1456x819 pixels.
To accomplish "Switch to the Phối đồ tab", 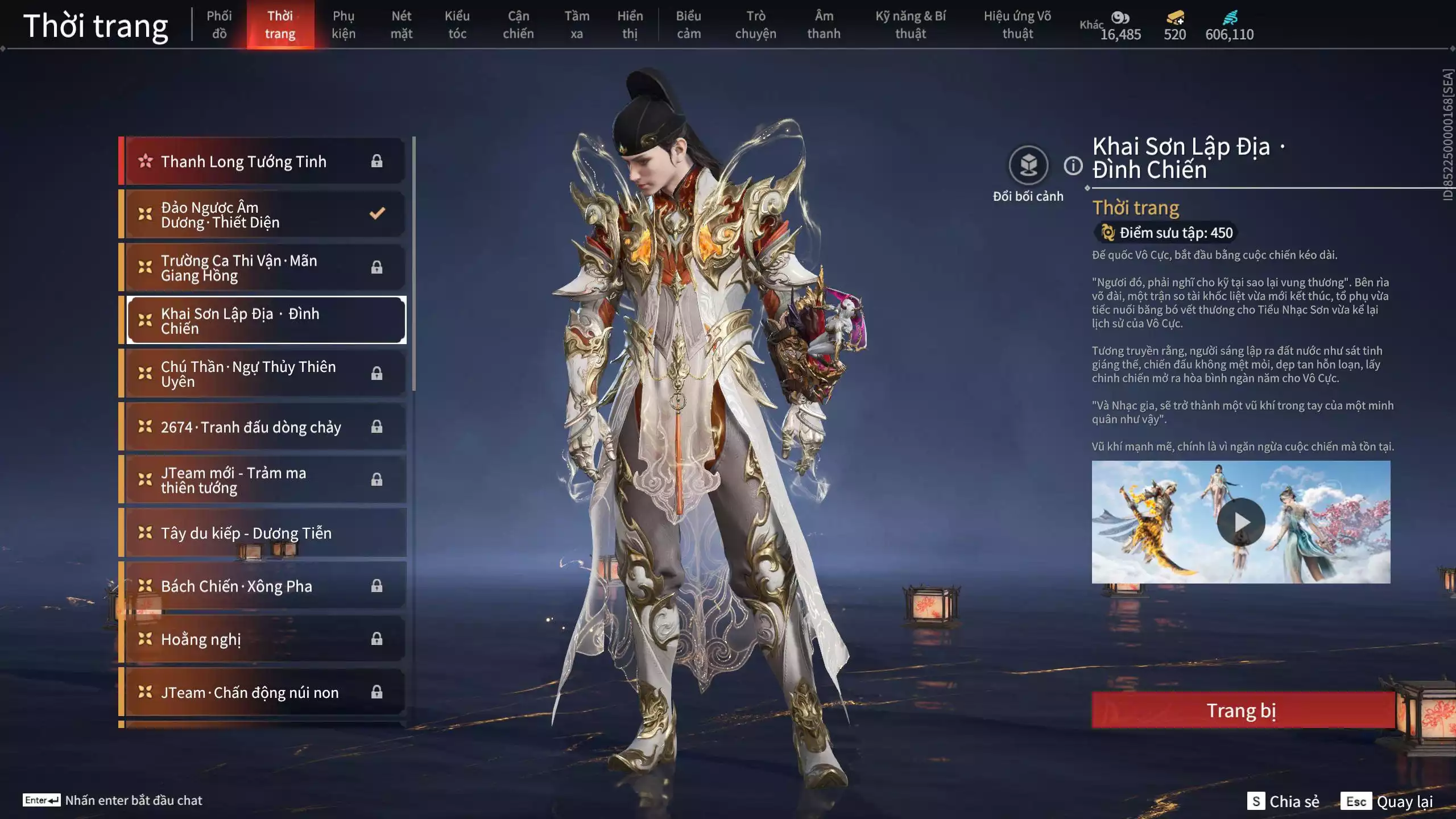I will [x=219, y=25].
